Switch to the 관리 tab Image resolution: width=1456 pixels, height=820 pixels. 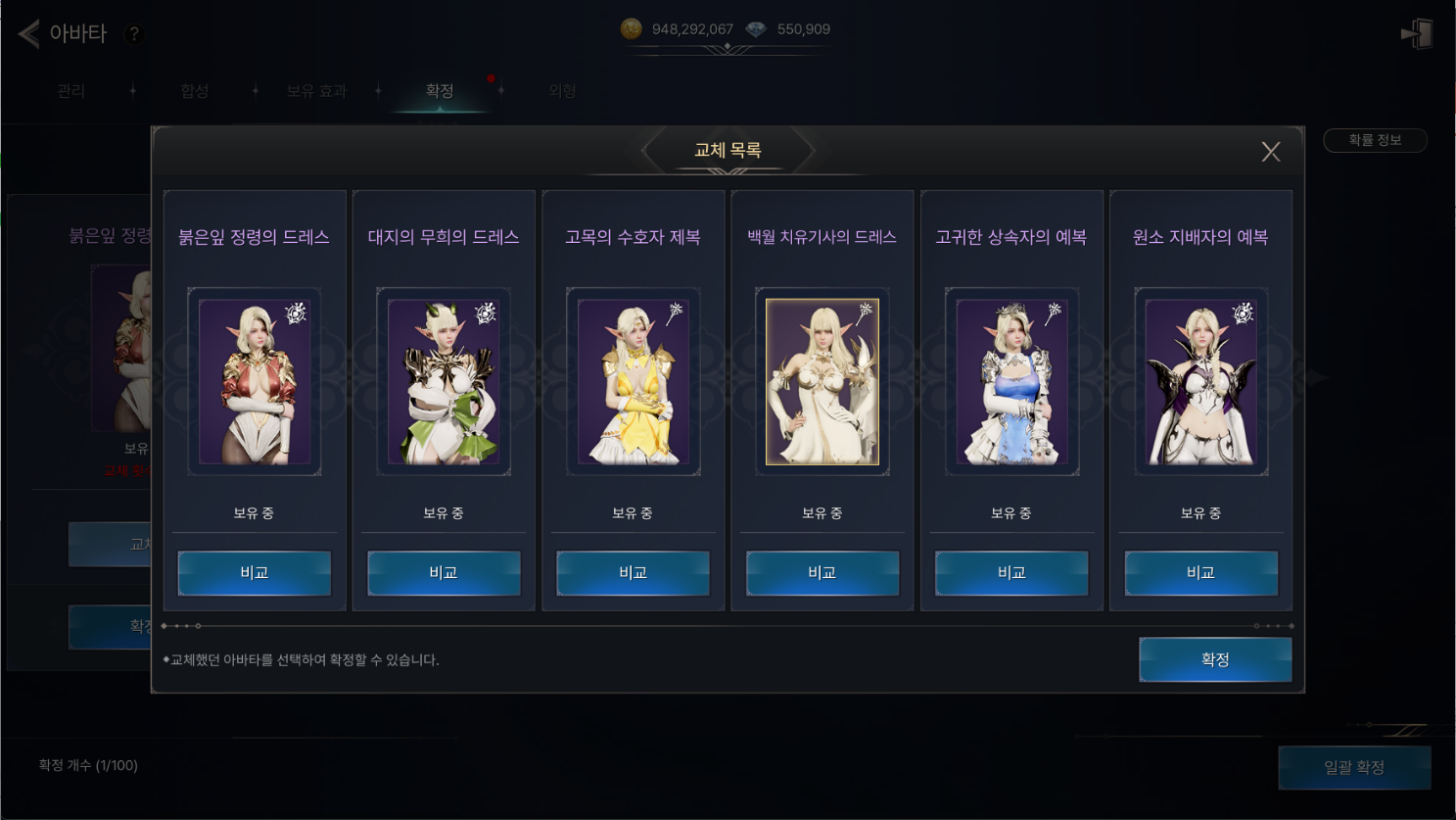70,91
